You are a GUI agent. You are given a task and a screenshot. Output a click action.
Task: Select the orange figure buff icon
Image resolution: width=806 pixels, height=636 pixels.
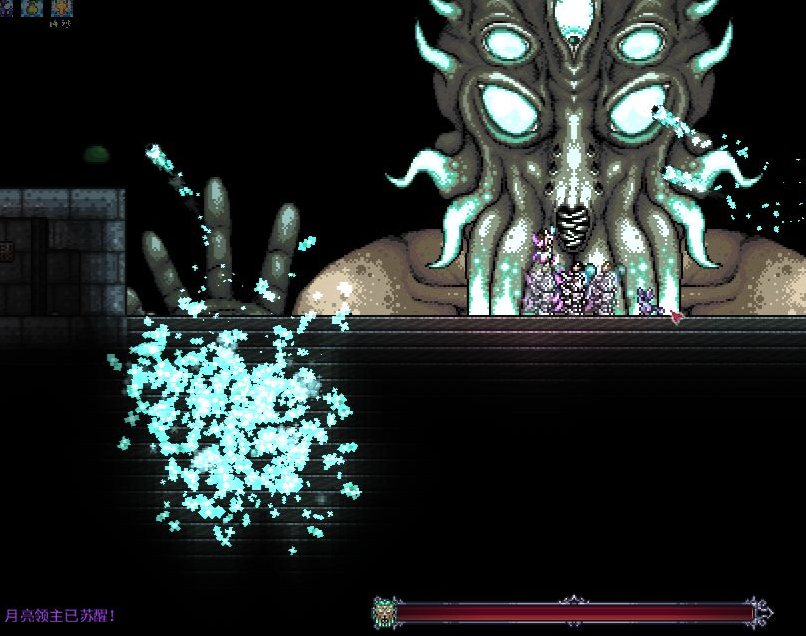click(62, 8)
